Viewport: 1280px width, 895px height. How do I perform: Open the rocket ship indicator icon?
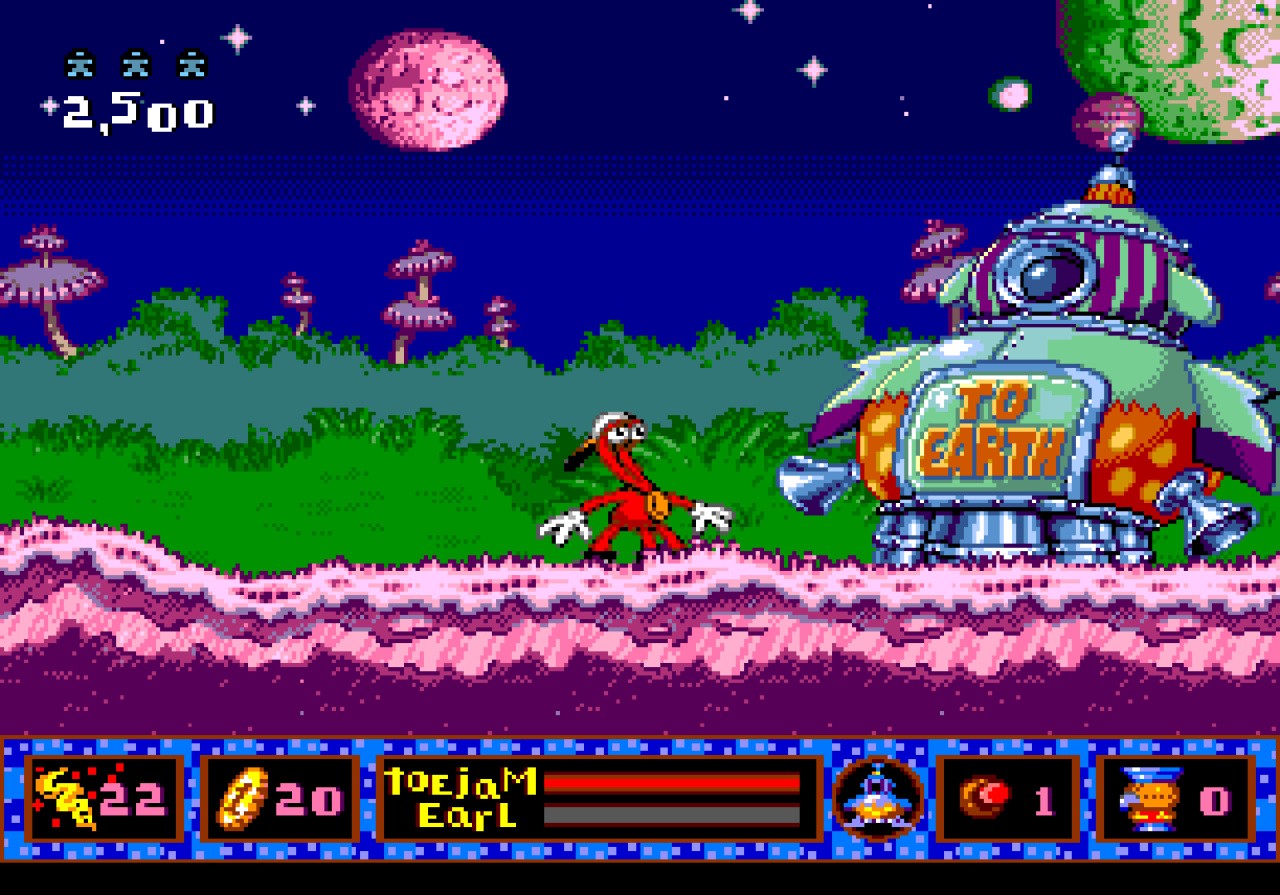tap(879, 798)
